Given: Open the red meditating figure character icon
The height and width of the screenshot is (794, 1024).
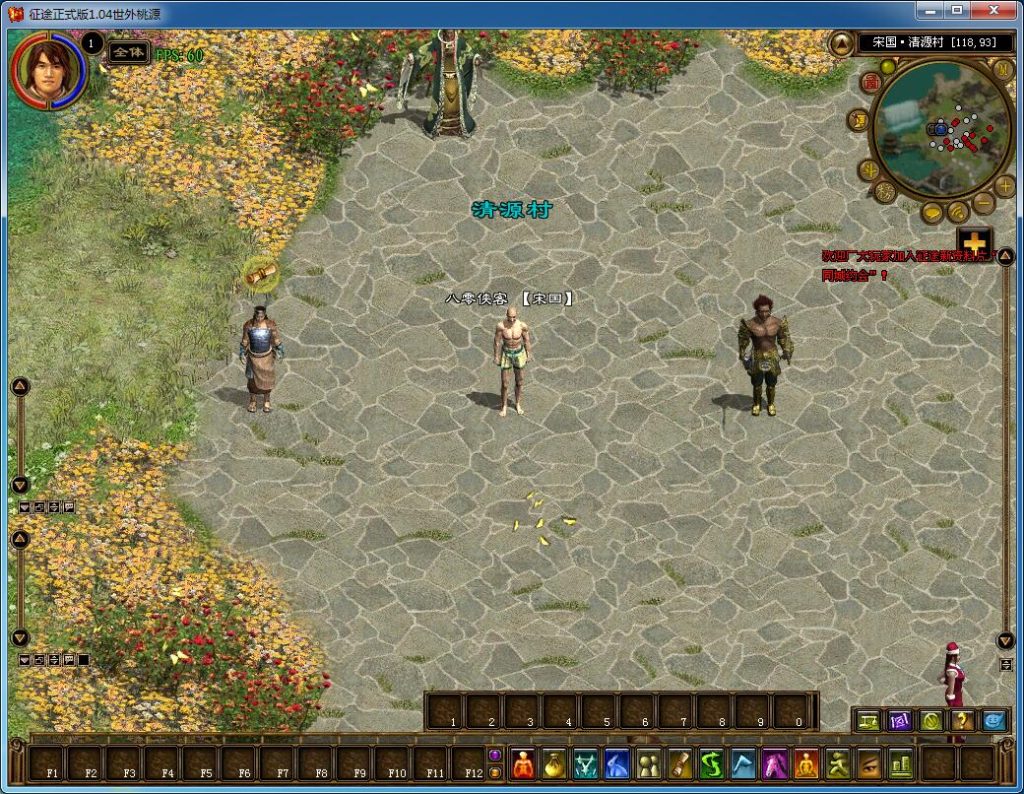Looking at the screenshot, I should [524, 764].
